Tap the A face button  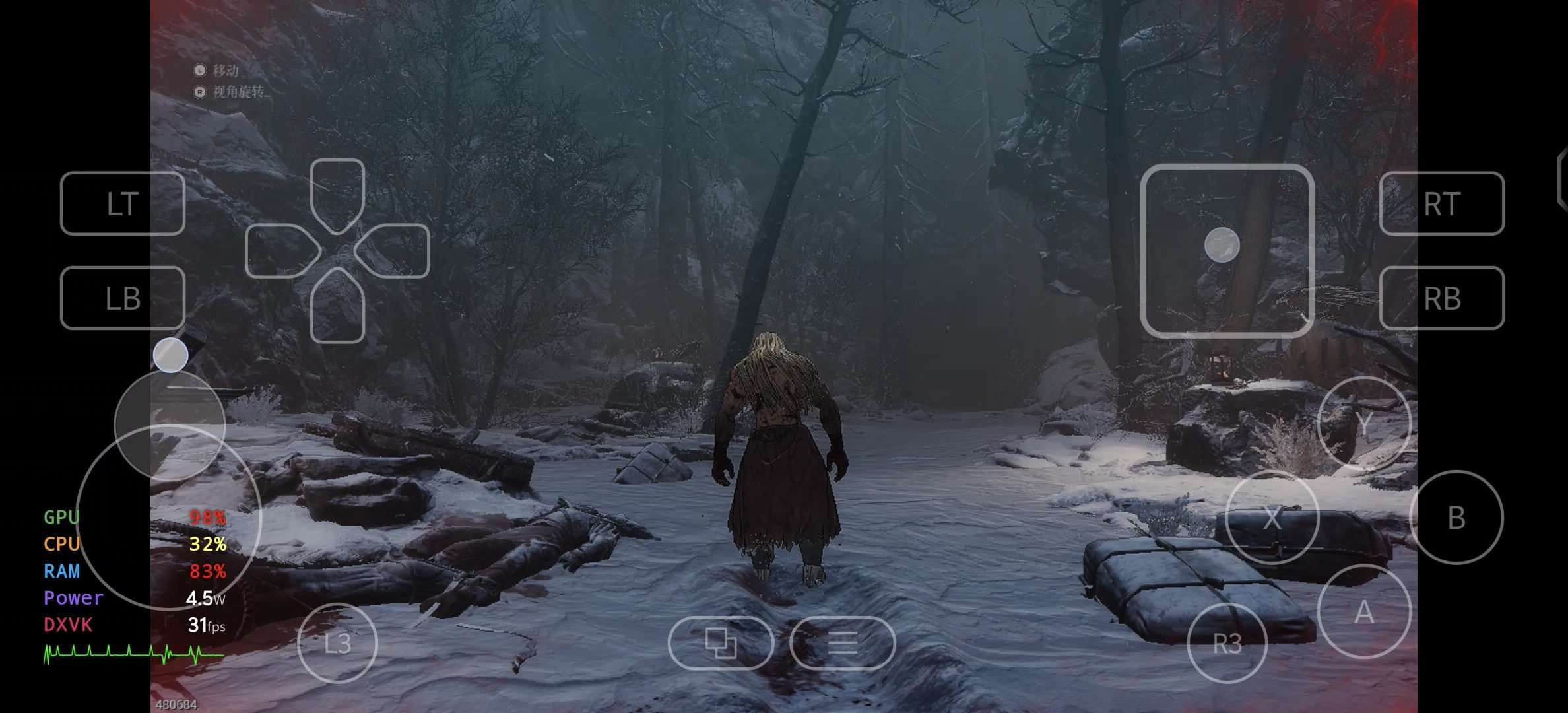[1363, 612]
